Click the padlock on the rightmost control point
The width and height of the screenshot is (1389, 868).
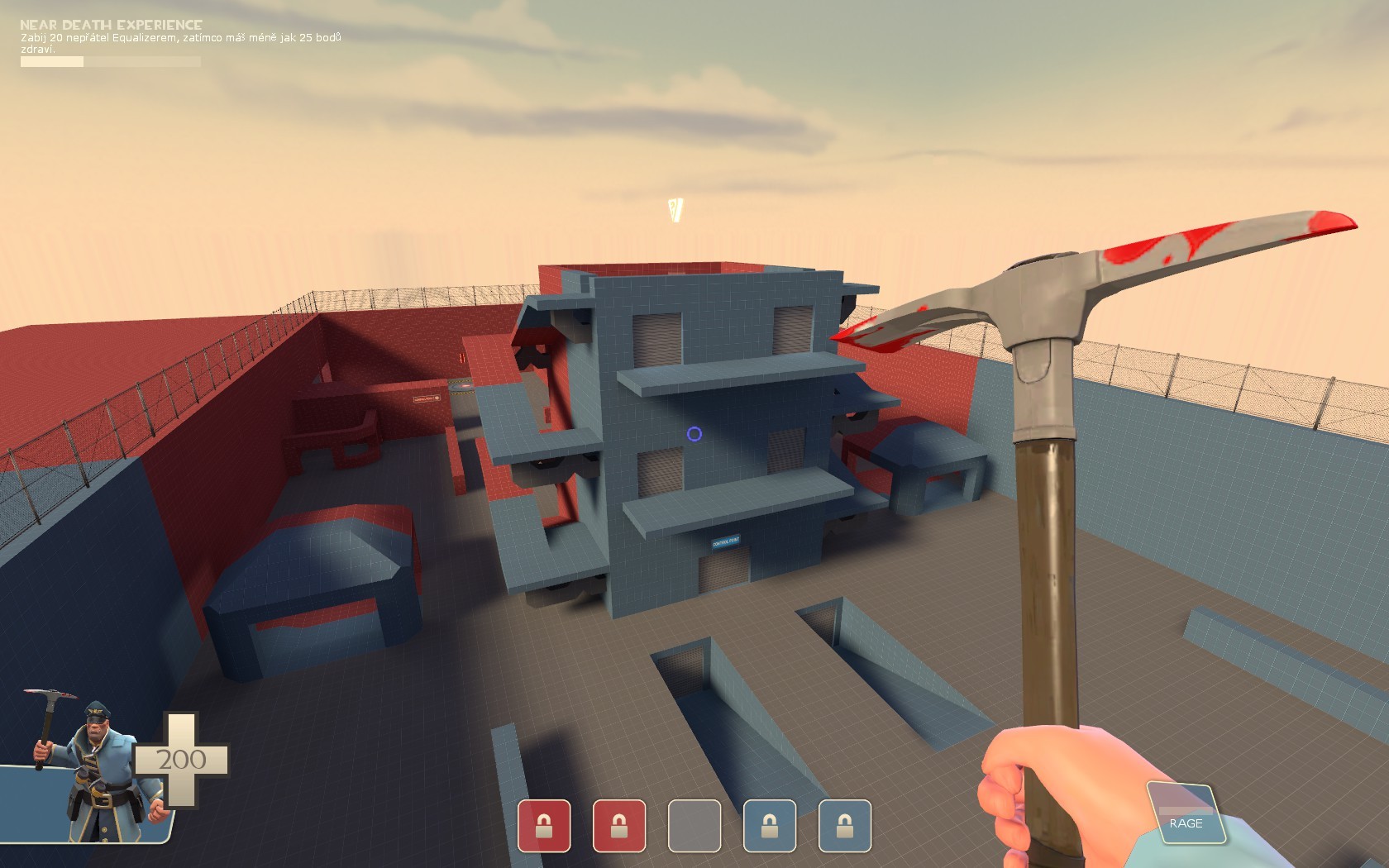[844, 827]
